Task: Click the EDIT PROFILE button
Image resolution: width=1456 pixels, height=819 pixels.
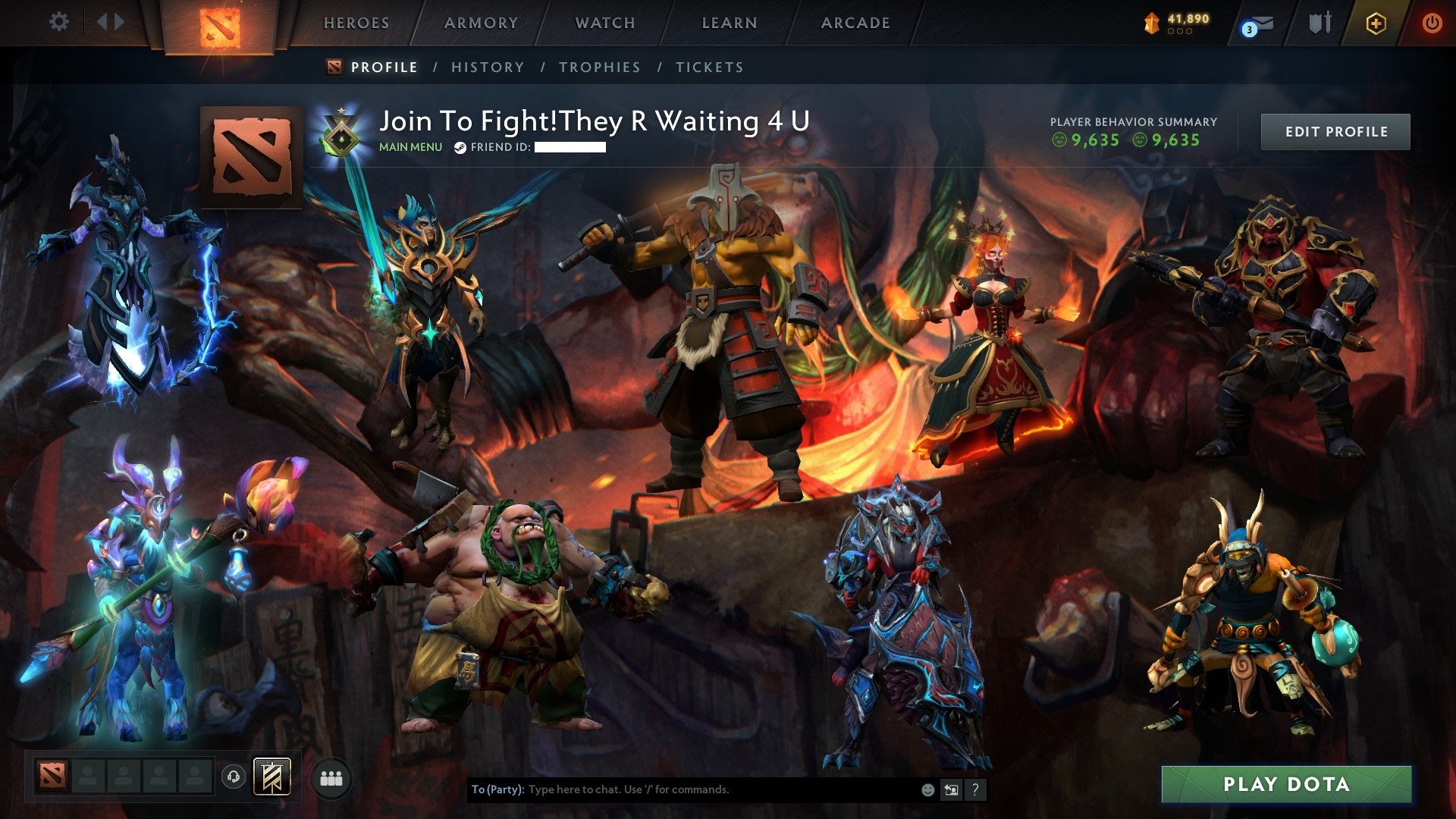Action: point(1335,130)
